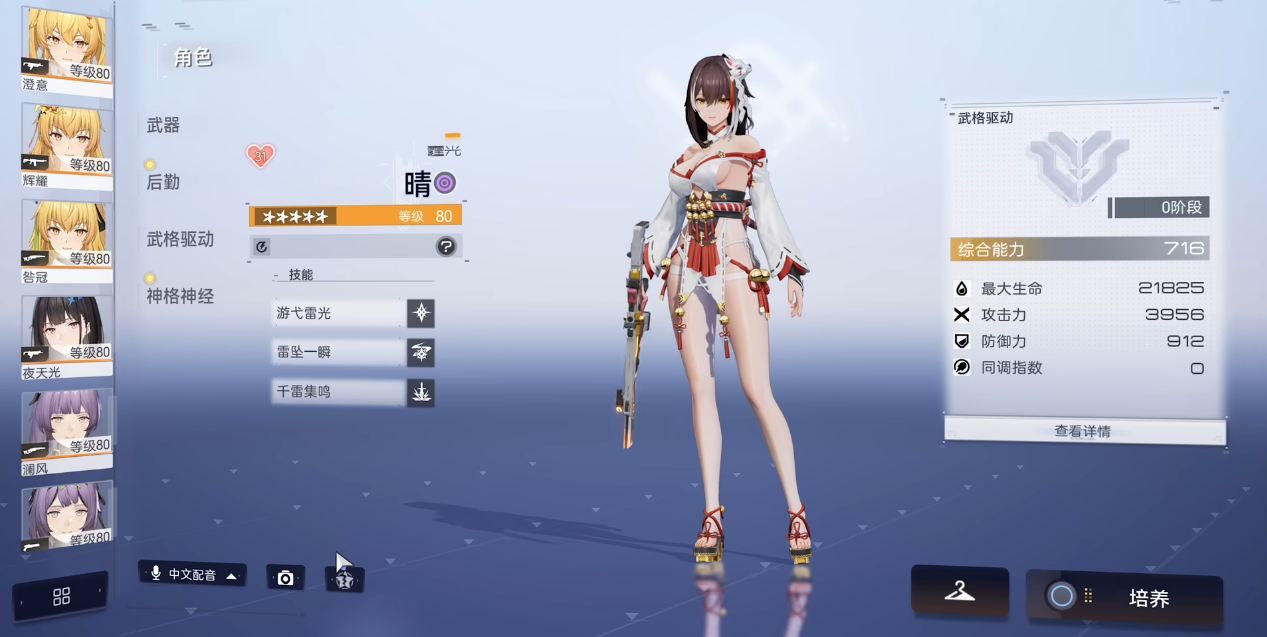Open the 雷坠一瞬 skill details
This screenshot has width=1267, height=637.
click(x=338, y=352)
